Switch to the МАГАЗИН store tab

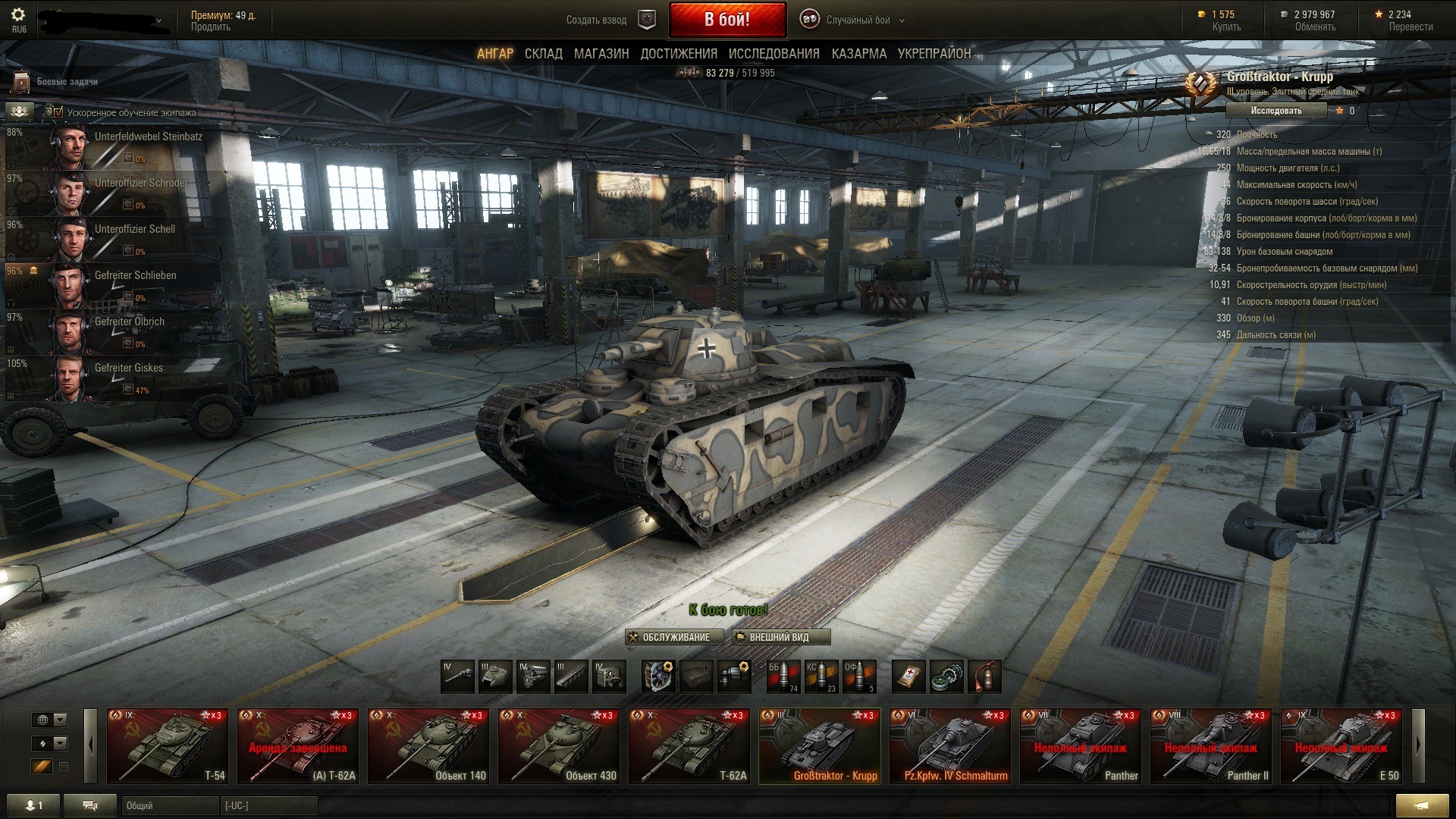click(601, 54)
